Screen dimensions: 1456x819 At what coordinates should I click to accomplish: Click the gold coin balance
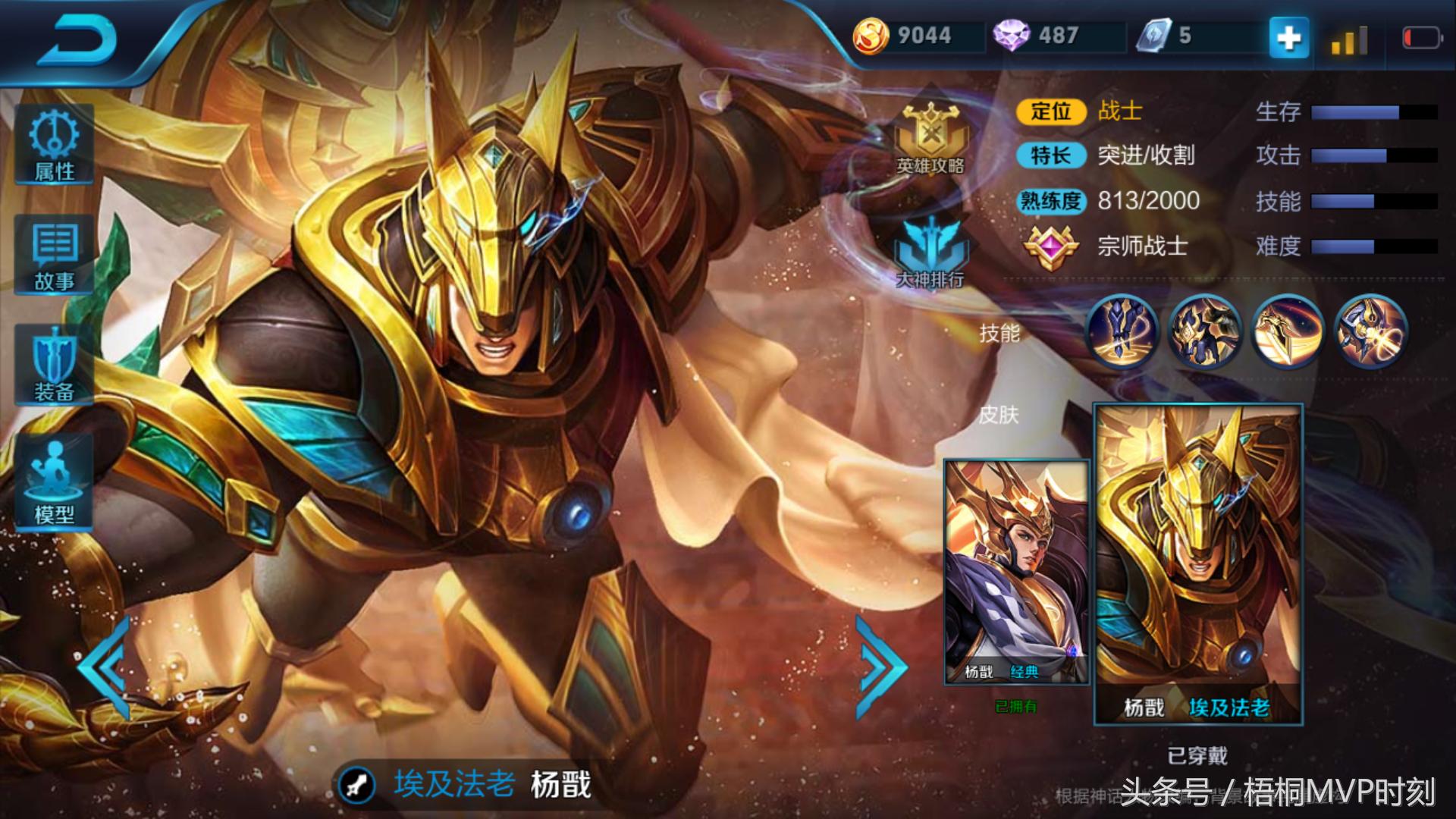point(906,36)
